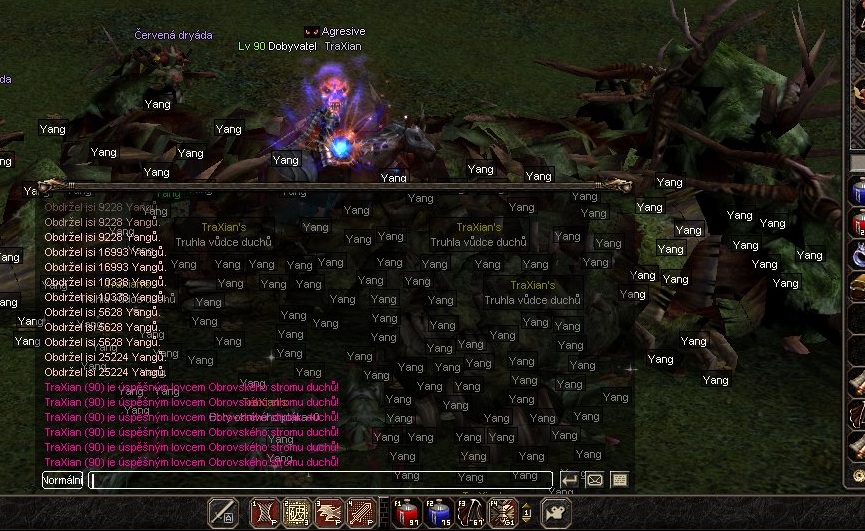This screenshot has width=865, height=531.
Task: Activate the skill in hotbar slot 3
Action: (x=329, y=513)
